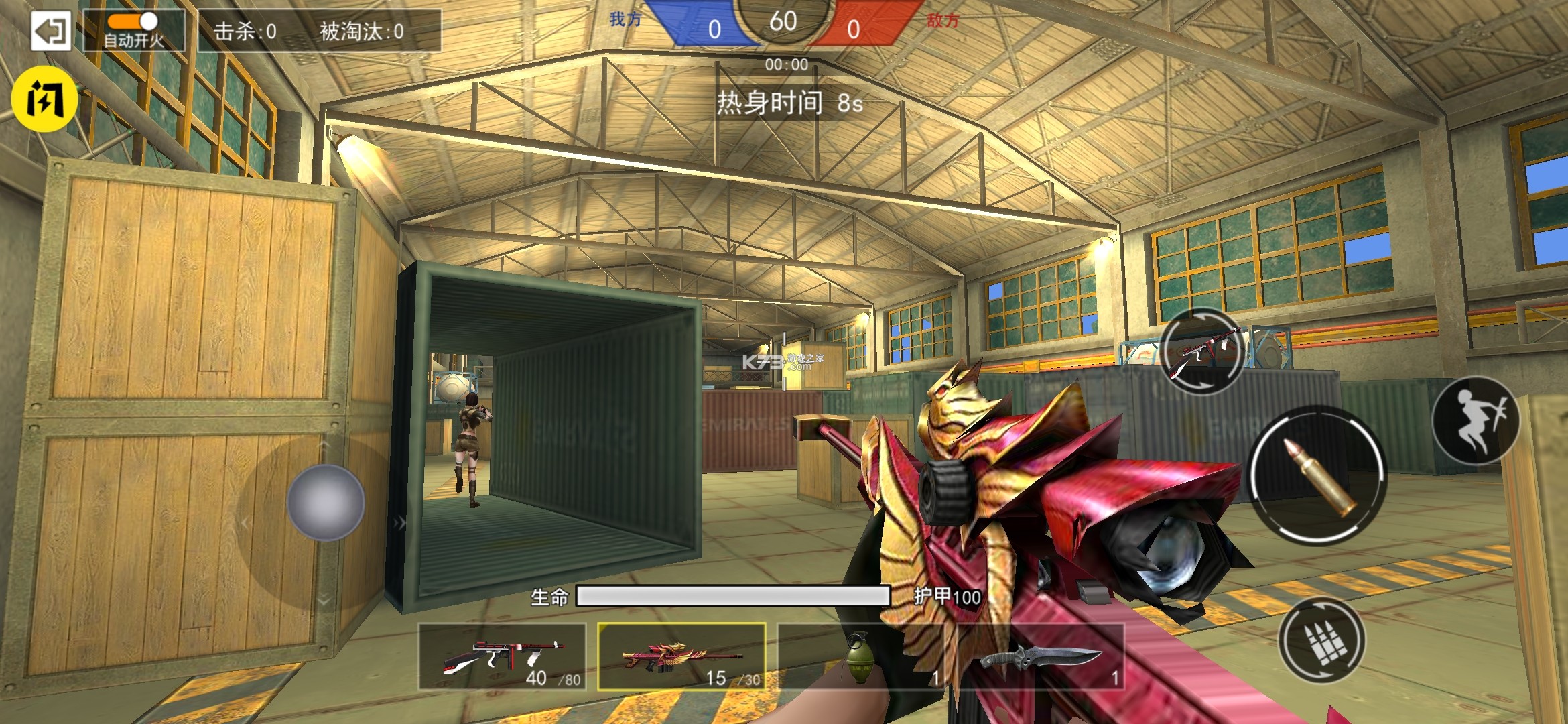Viewport: 1568px width, 724px height.
Task: Select the submachine gun weapon slot
Action: click(502, 657)
